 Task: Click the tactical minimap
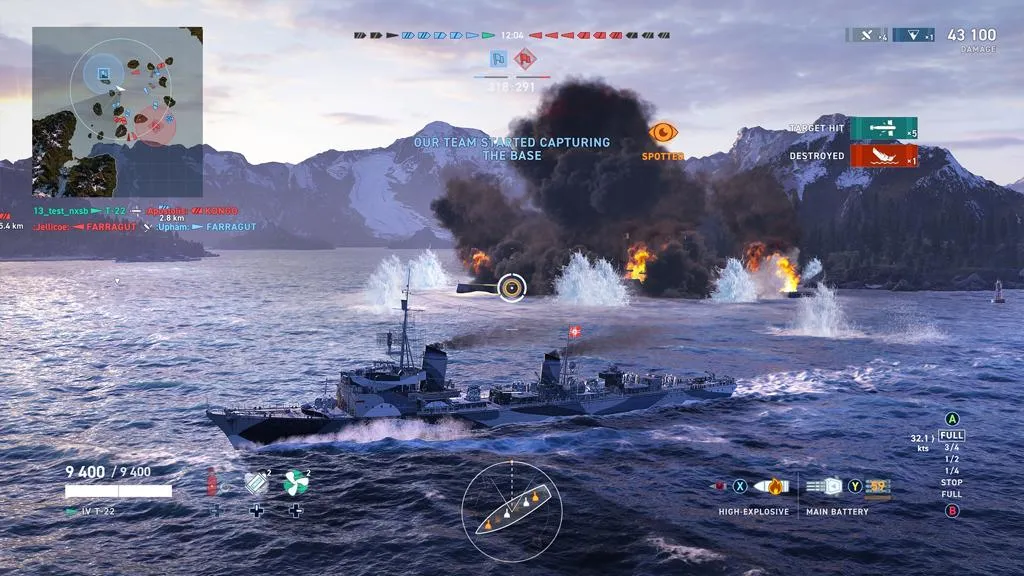point(117,111)
